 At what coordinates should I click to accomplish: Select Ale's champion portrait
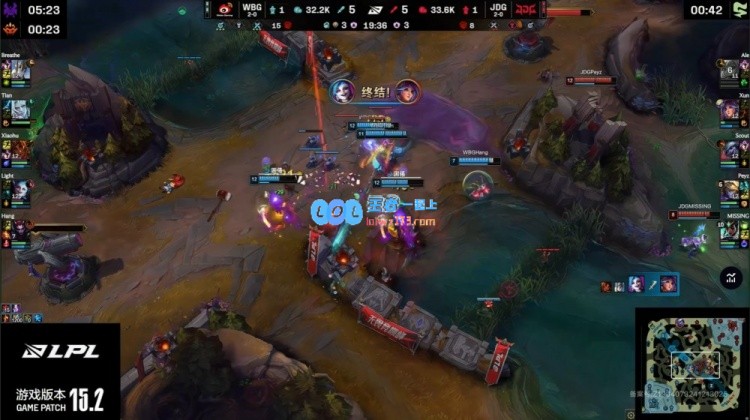pos(732,71)
